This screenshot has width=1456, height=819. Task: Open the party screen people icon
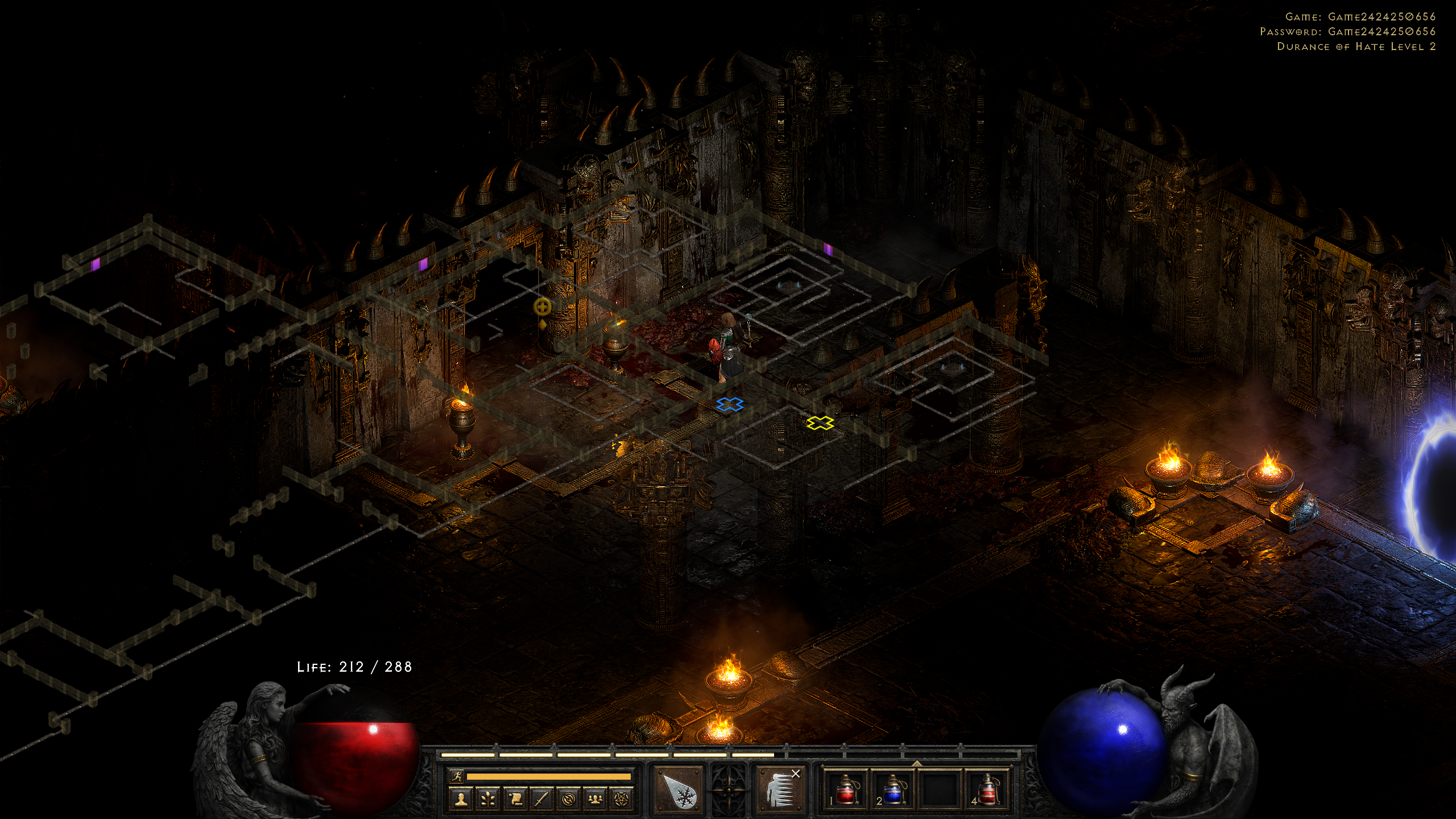[595, 799]
